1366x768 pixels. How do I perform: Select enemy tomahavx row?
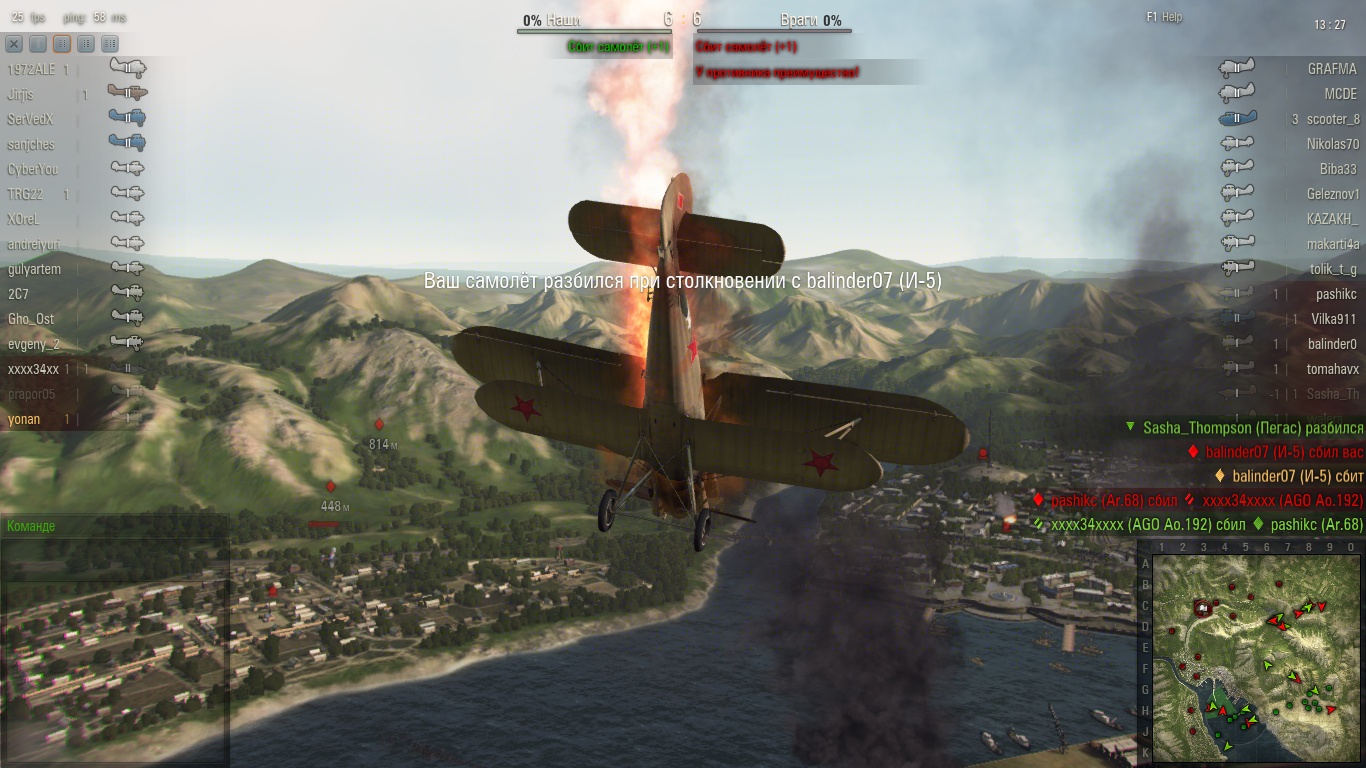pyautogui.click(x=1332, y=370)
